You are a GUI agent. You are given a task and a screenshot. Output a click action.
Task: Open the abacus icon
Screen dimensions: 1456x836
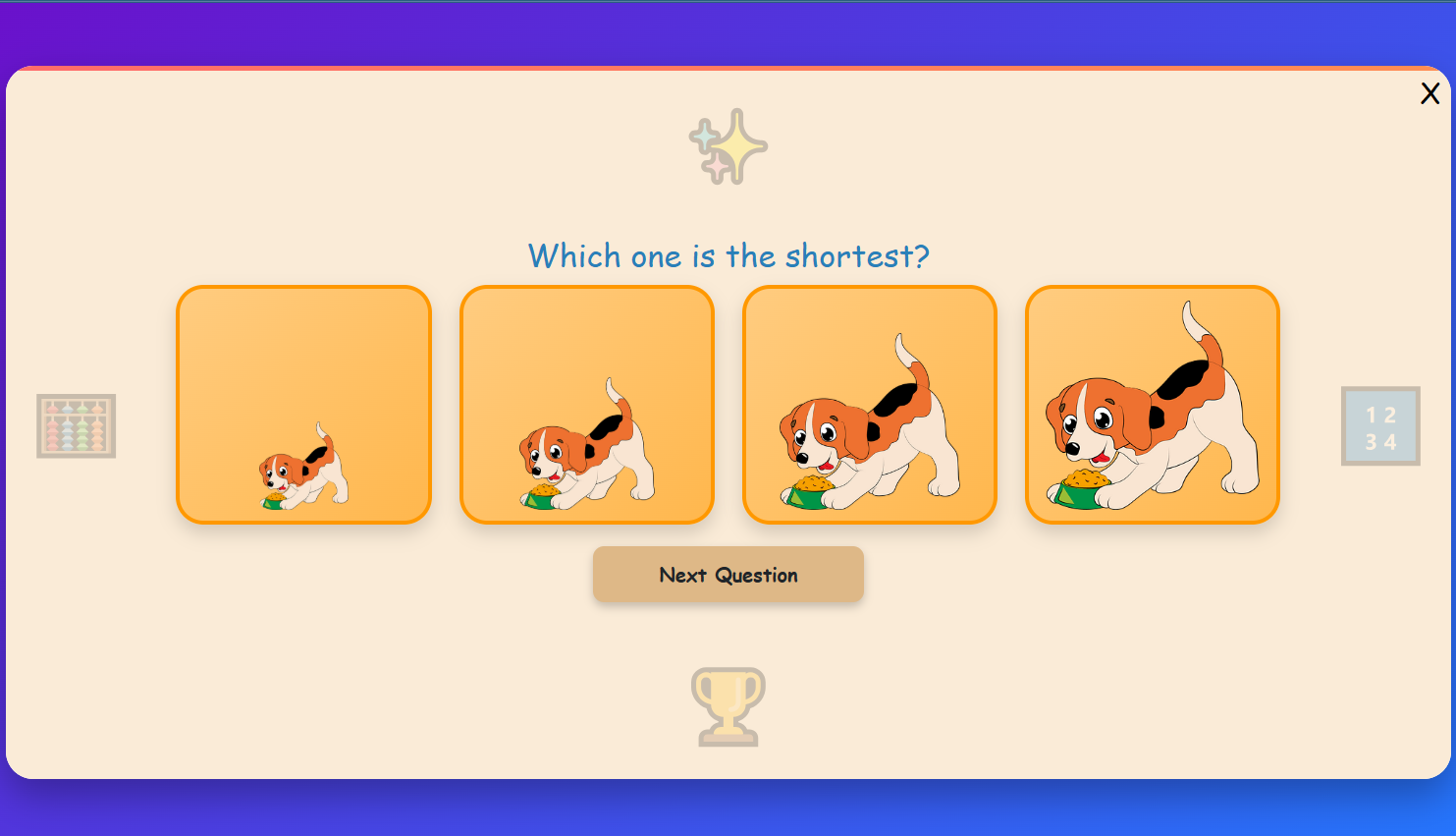pos(77,426)
